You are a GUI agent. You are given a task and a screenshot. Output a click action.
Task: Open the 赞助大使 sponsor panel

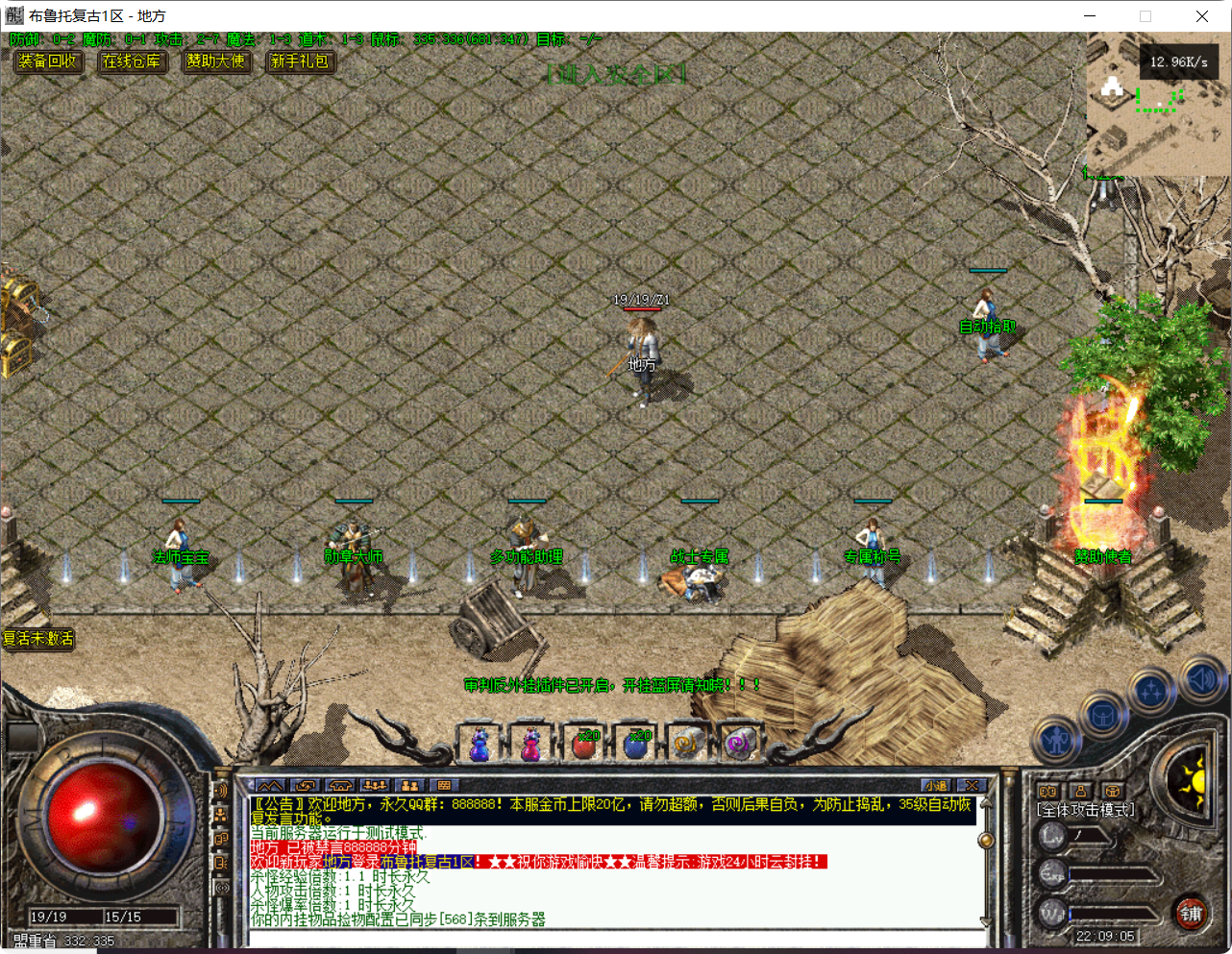click(x=216, y=61)
